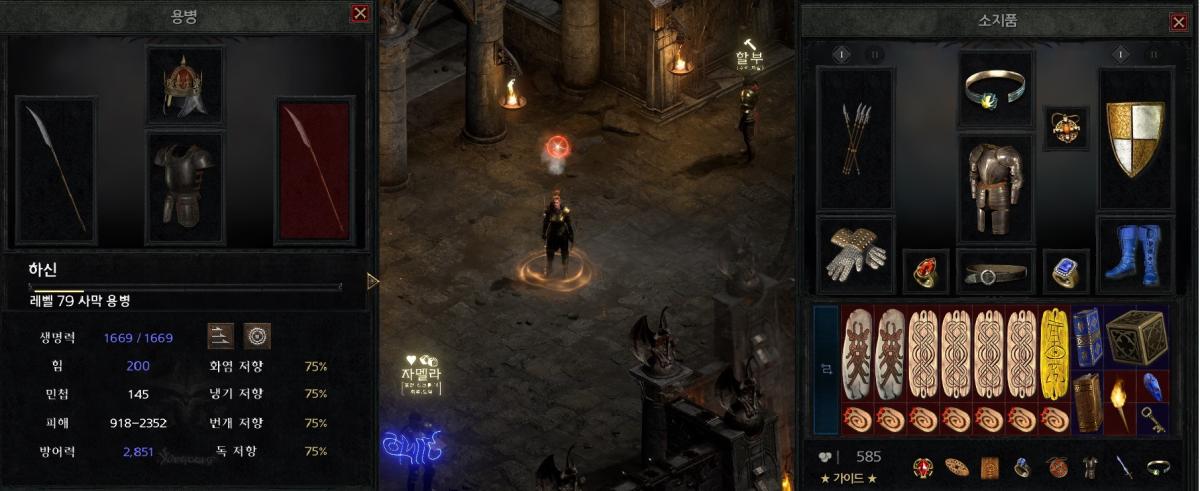This screenshot has height=491, width=1200.
Task: Pick the key in the inventory
Action: pos(1153,422)
